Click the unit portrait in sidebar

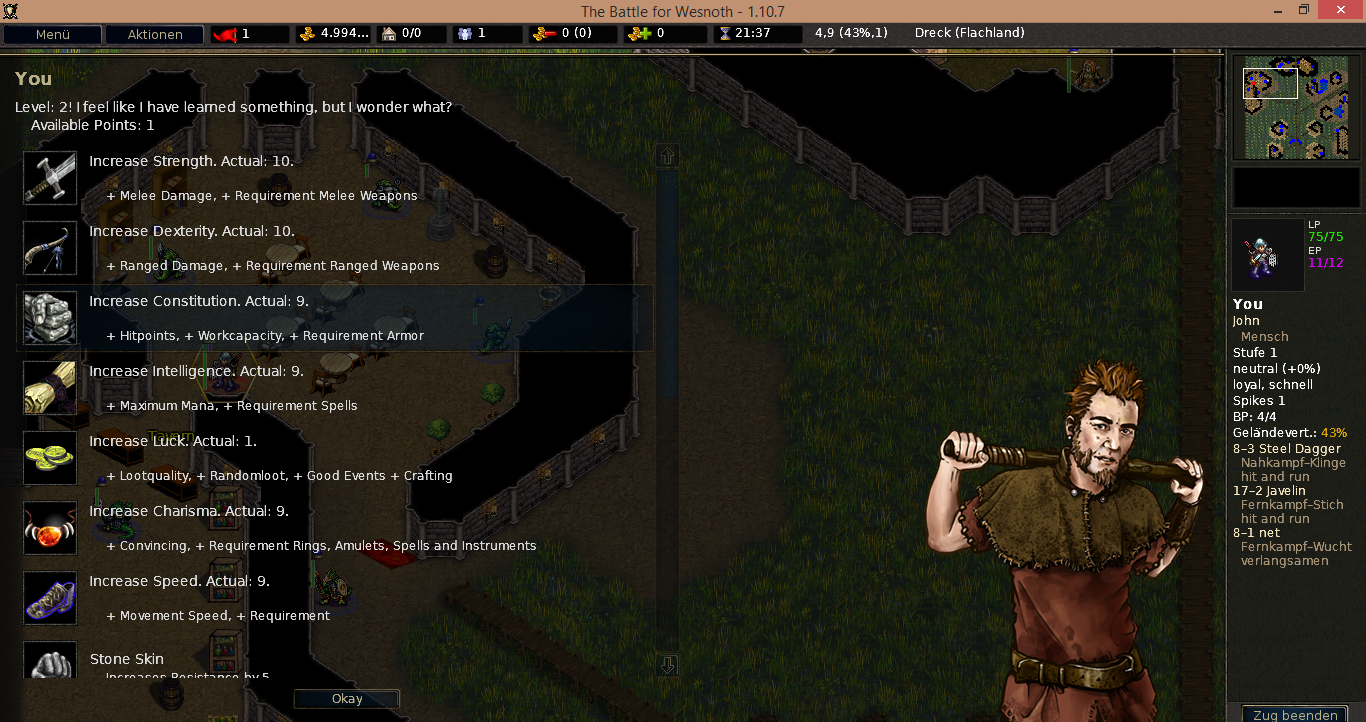[x=1267, y=255]
